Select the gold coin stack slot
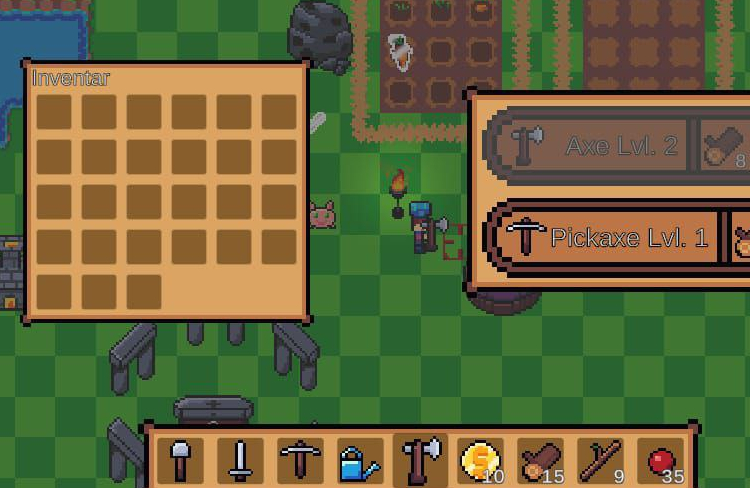 pos(480,461)
